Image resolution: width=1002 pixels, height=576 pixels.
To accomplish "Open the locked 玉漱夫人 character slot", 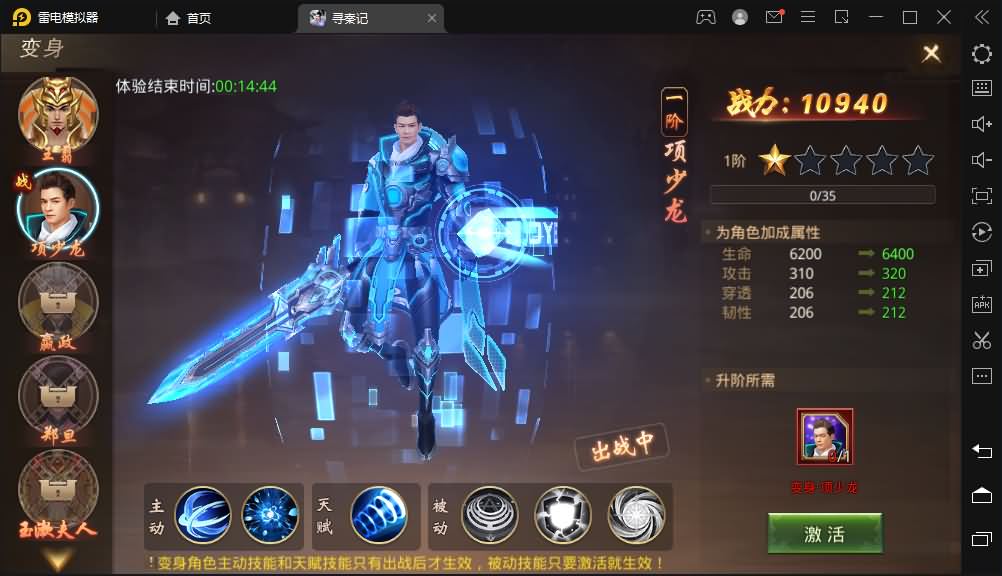I will [58, 488].
